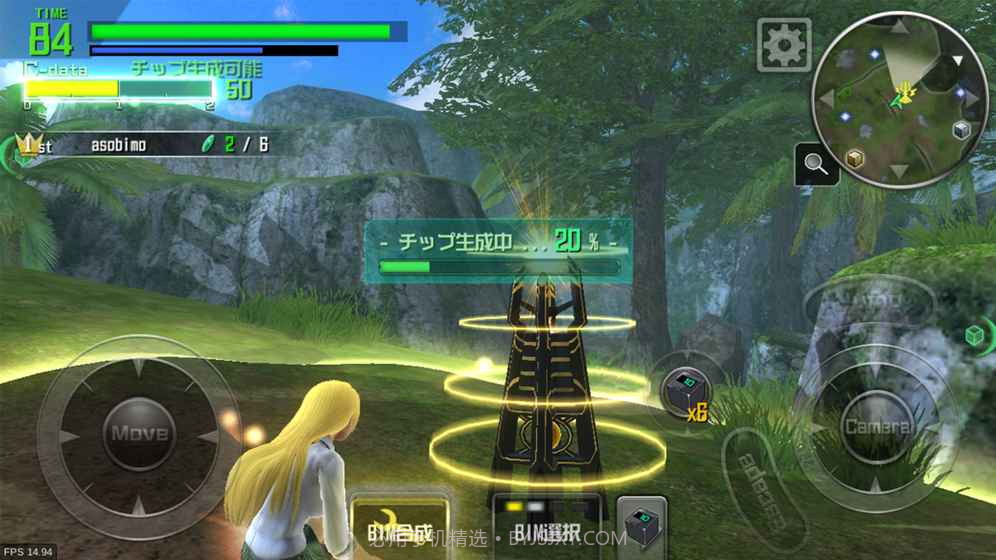
Task: Tap the oval Auto button above Camera
Action: 869,299
